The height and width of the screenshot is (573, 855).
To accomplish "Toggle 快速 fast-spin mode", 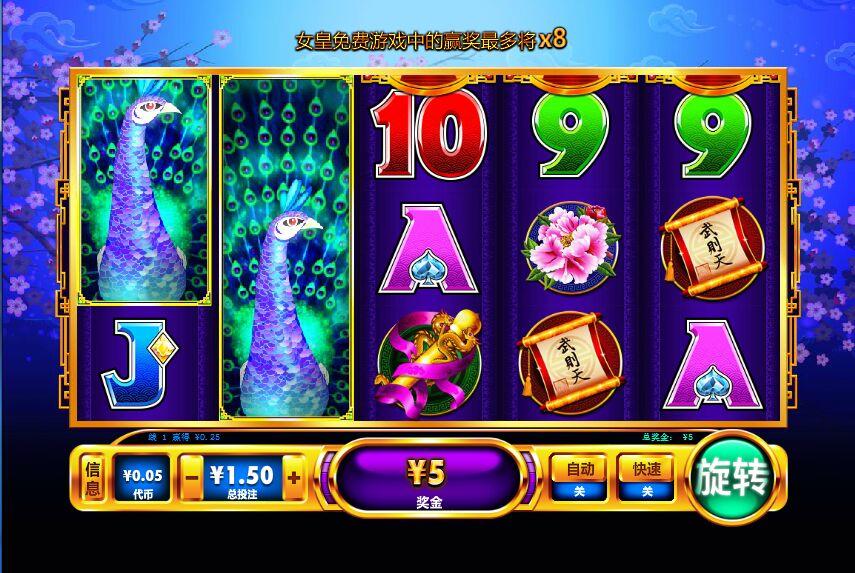I will click(646, 477).
